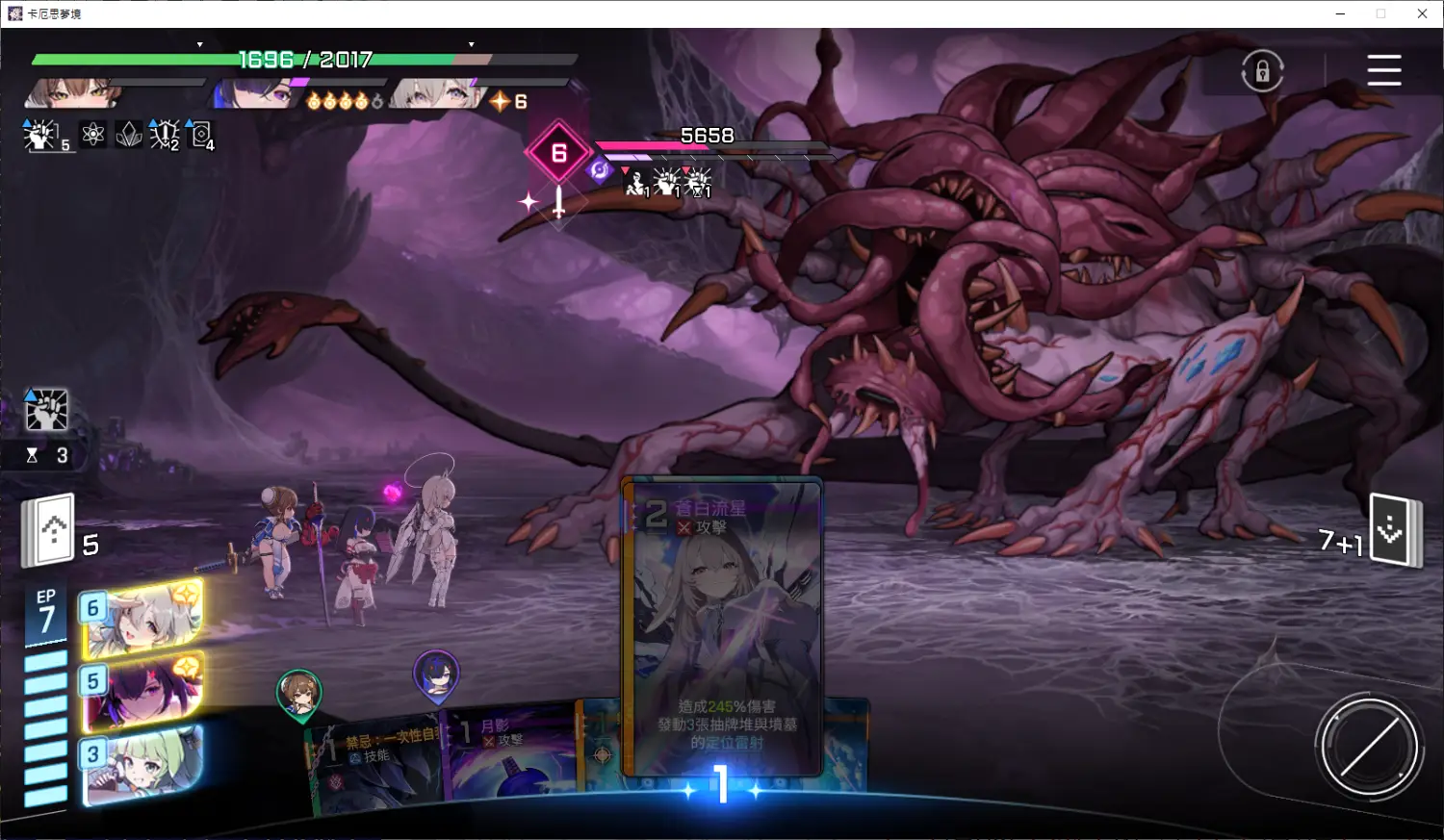The width and height of the screenshot is (1444, 840).
Task: Activate the green-haired character's 3-cost Ego skill
Action: [x=142, y=765]
